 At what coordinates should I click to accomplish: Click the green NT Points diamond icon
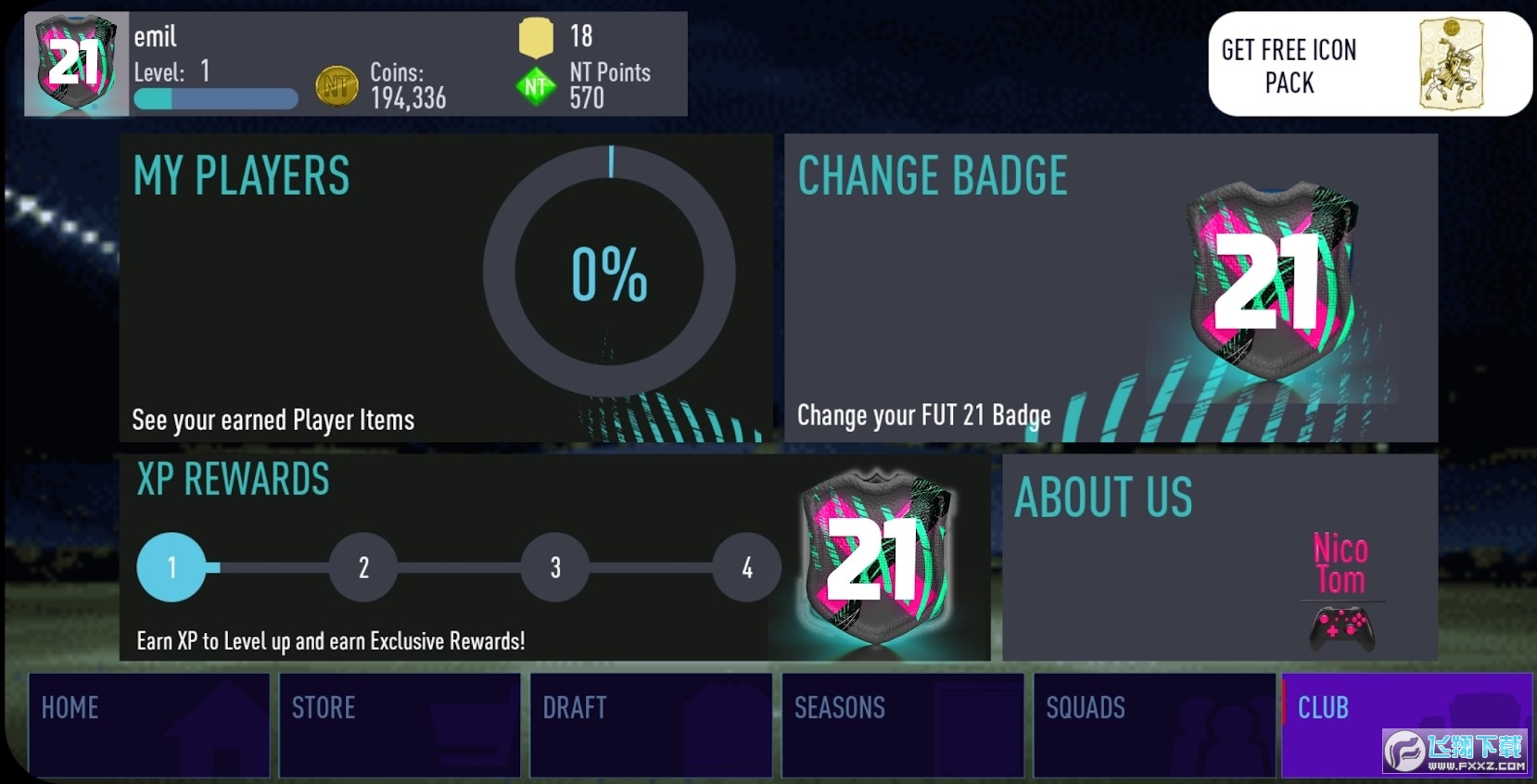(536, 87)
